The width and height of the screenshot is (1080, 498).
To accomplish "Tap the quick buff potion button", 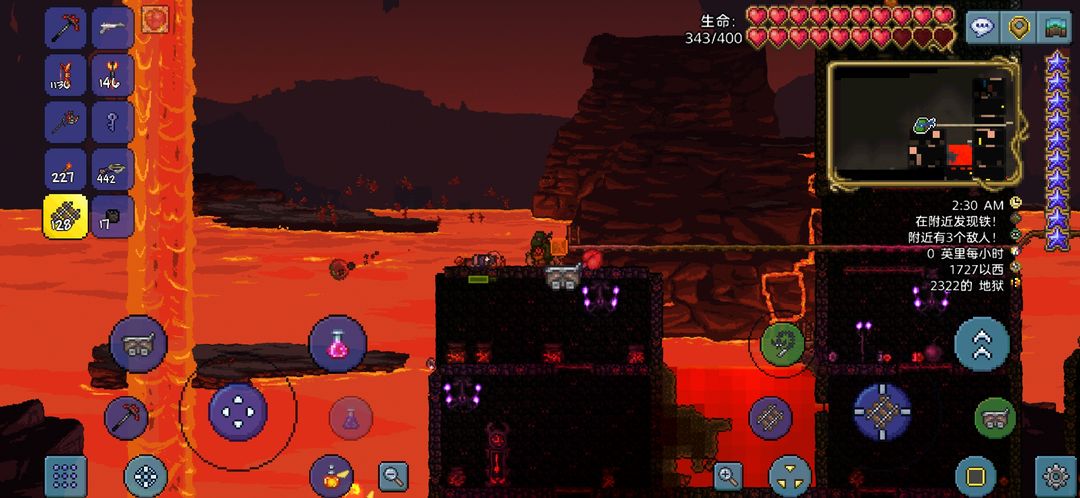I will 331,476.
